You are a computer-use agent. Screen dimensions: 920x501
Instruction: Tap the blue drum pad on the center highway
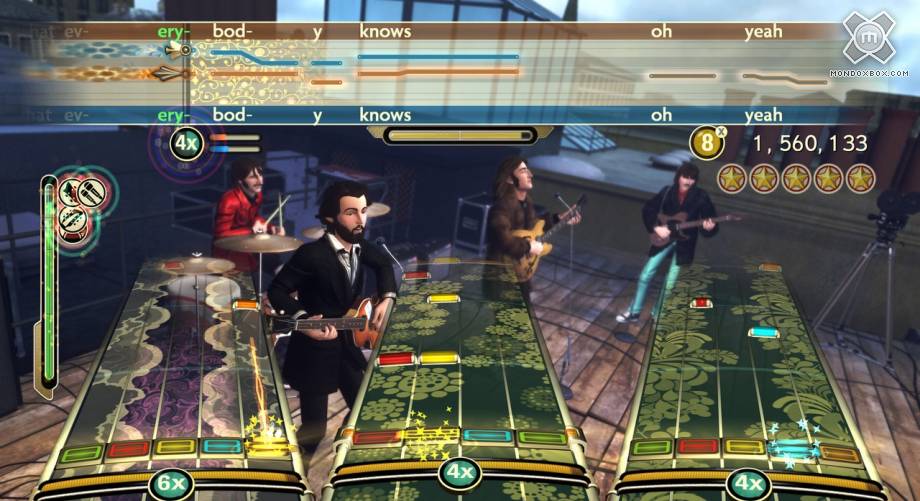coord(487,436)
